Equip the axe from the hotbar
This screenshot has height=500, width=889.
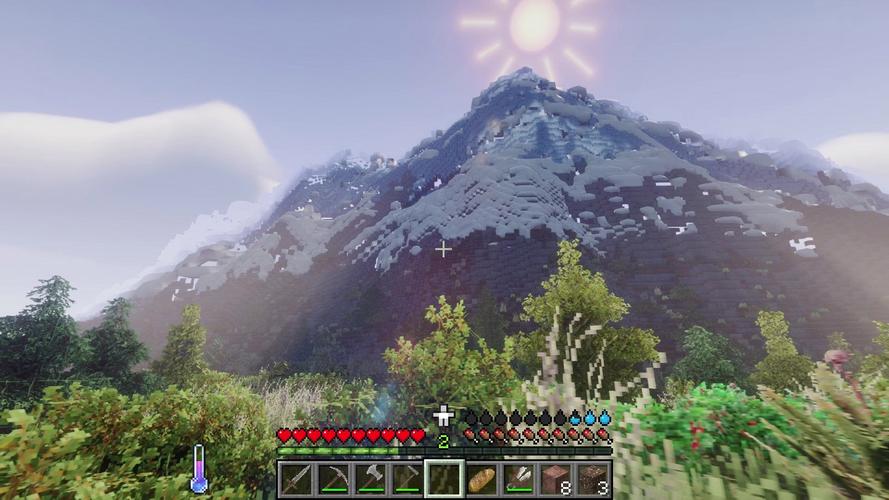pyautogui.click(x=370, y=479)
